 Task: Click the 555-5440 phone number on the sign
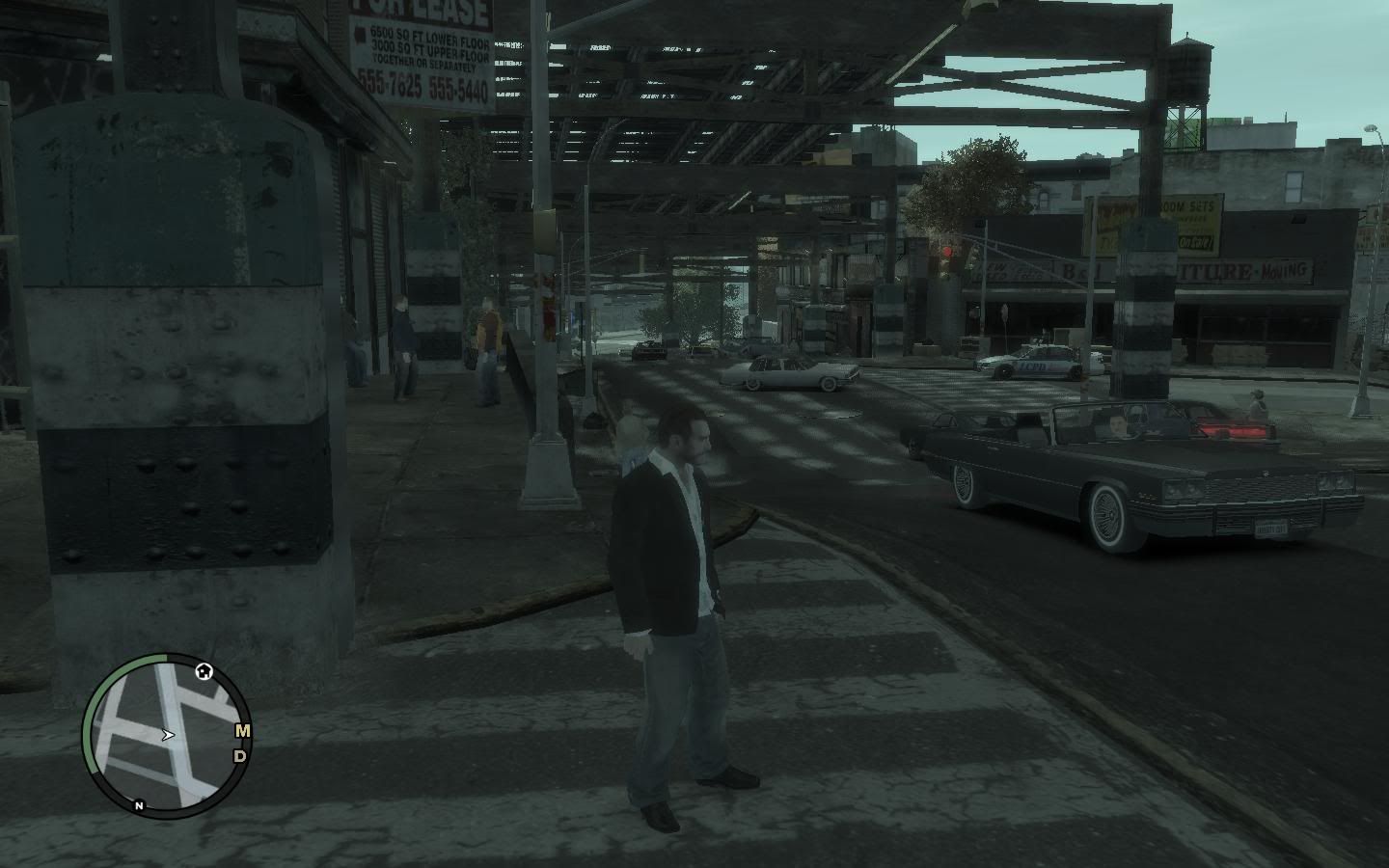tap(459, 89)
